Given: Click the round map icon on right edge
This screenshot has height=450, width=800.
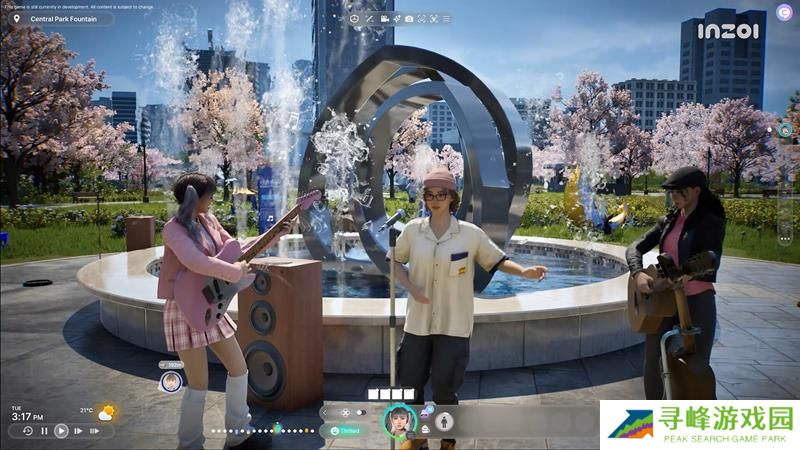Looking at the screenshot, I should pyautogui.click(x=785, y=130).
